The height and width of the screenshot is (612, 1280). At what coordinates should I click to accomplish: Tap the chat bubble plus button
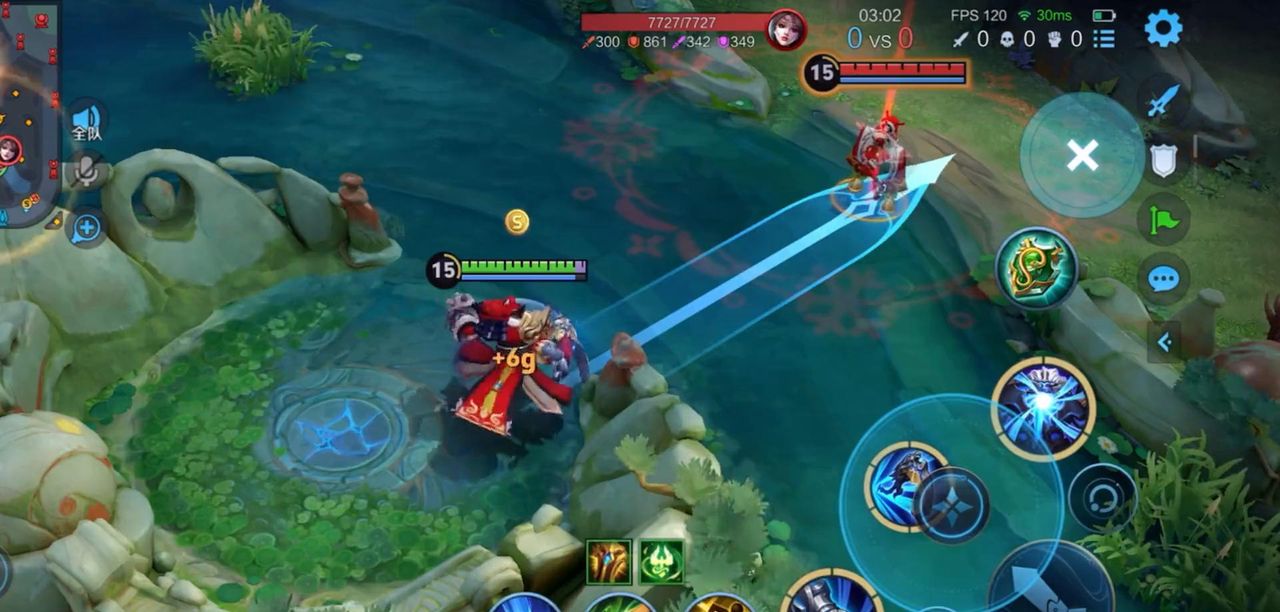pos(86,228)
